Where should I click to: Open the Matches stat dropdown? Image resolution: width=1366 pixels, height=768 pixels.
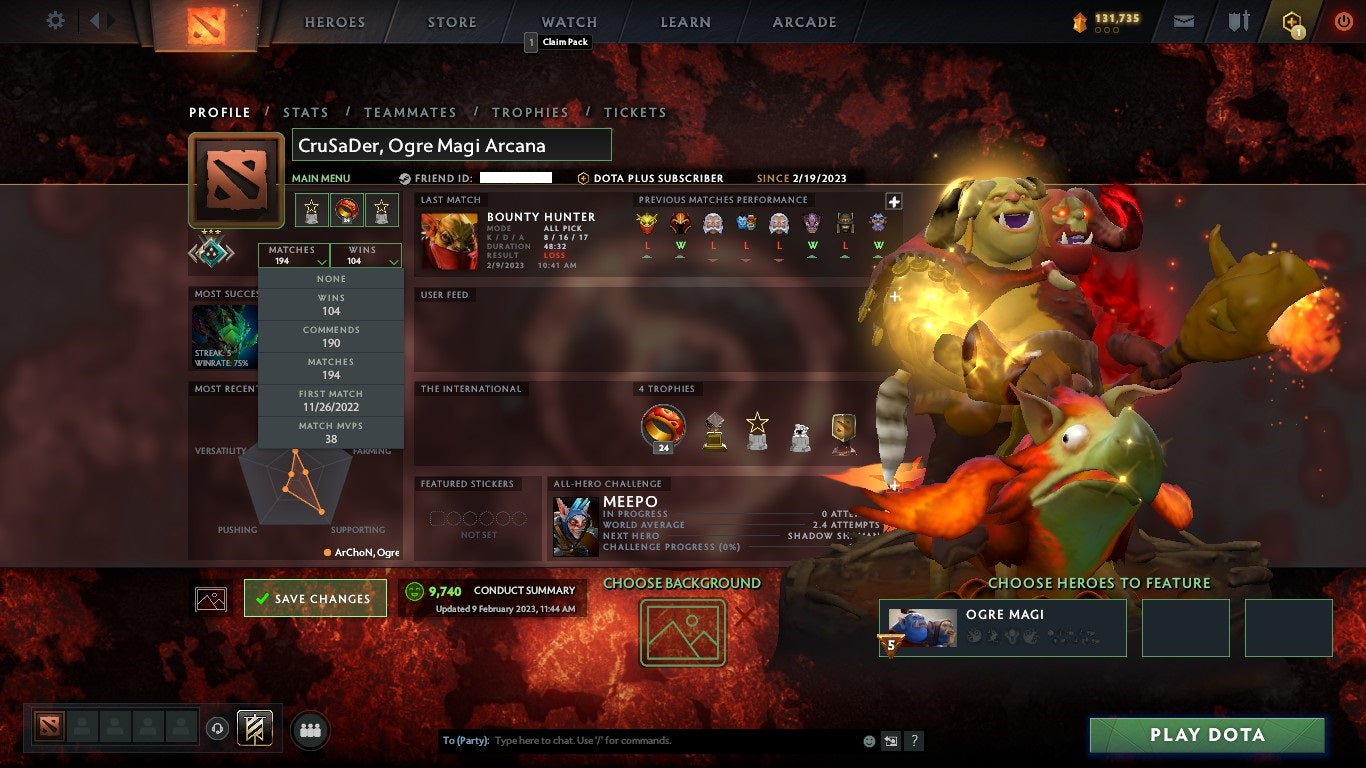click(x=293, y=255)
